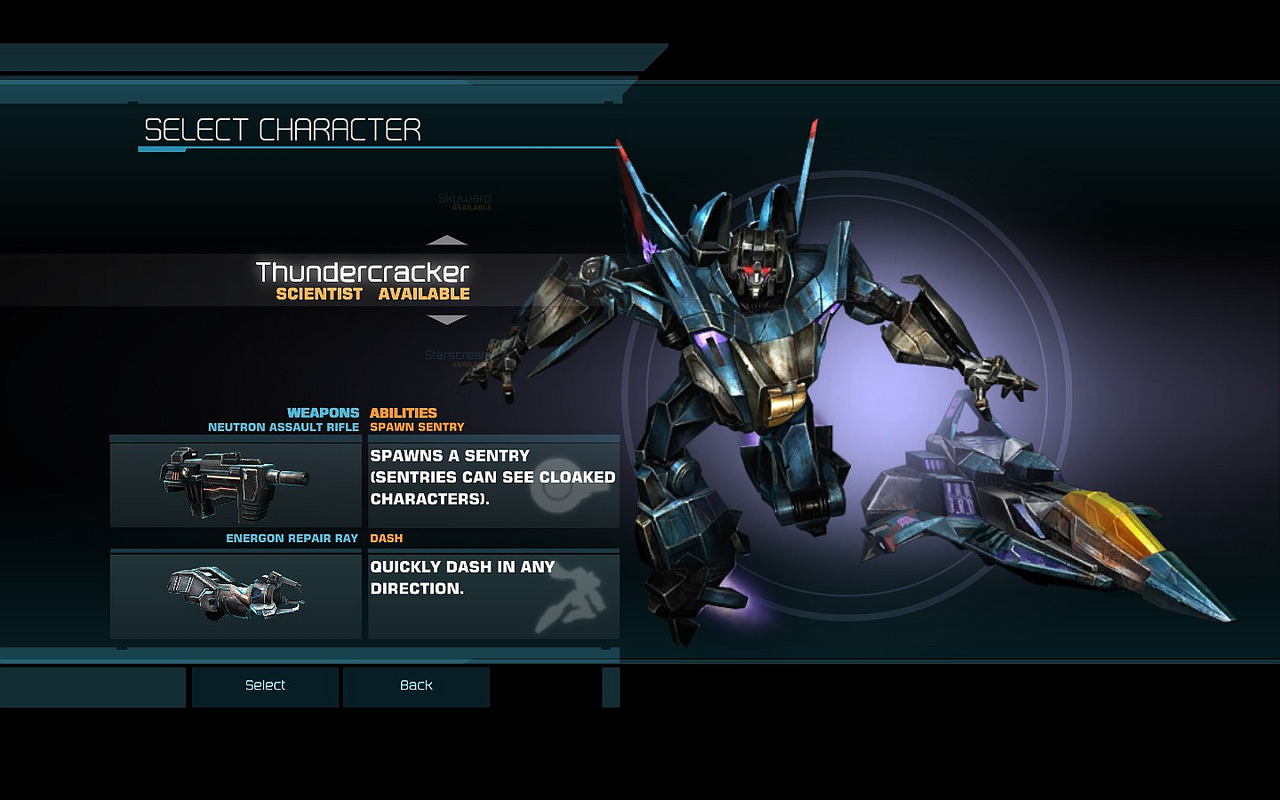Image resolution: width=1280 pixels, height=800 pixels.
Task: Click the down arrow below Thundercracker
Action: [x=447, y=320]
